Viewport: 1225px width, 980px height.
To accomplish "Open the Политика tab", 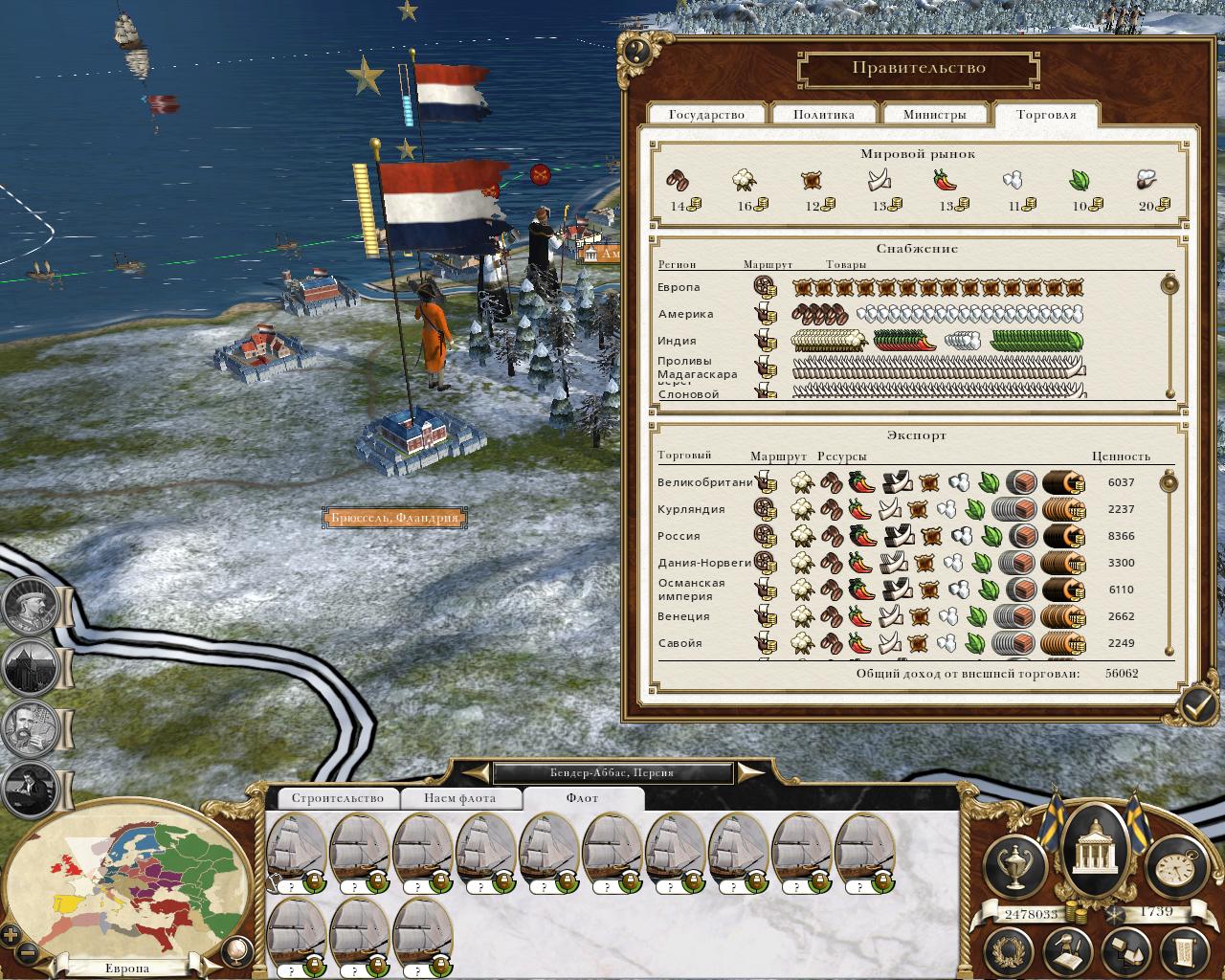I will [823, 114].
